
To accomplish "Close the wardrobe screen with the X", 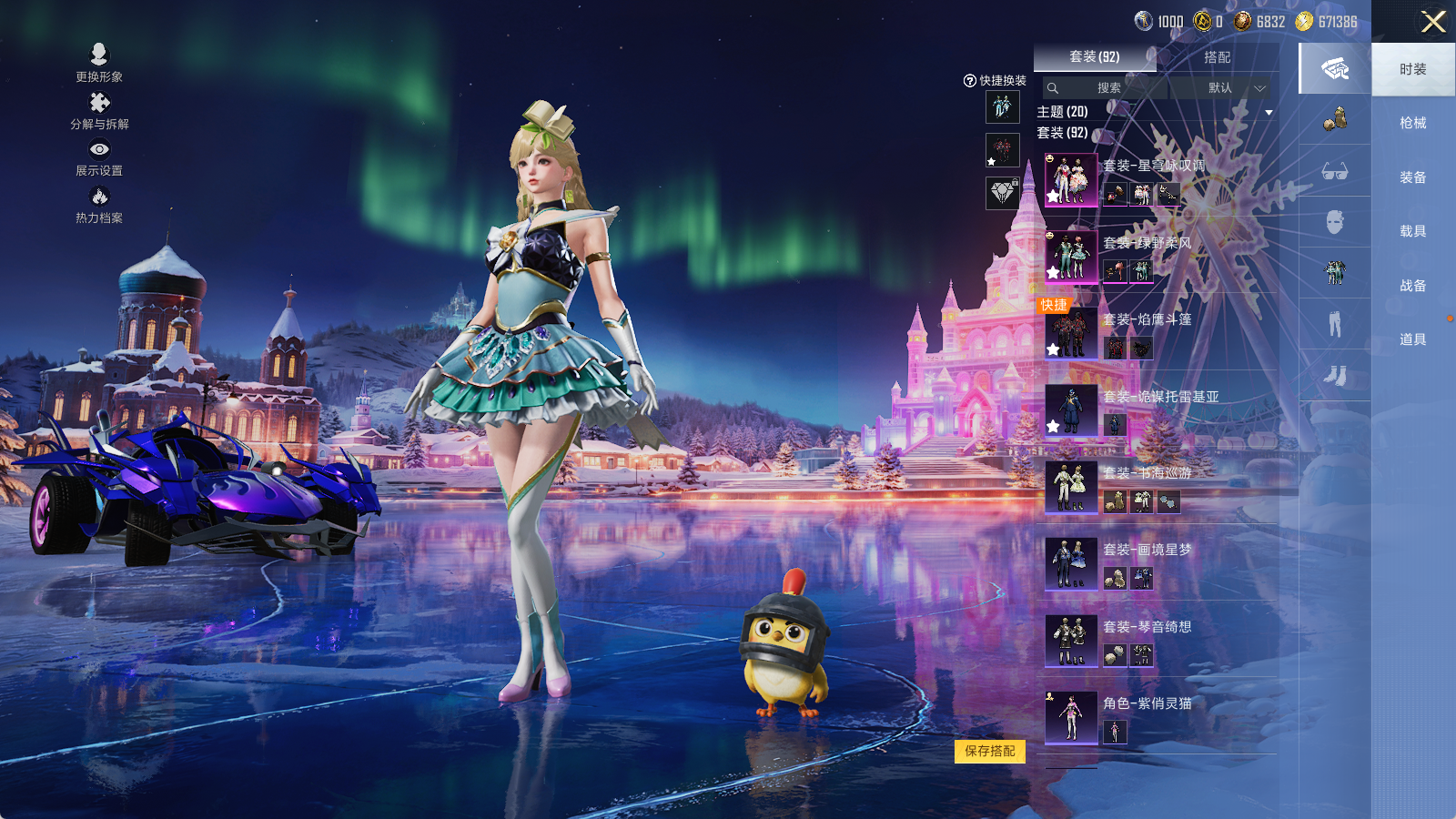I will 1433,22.
